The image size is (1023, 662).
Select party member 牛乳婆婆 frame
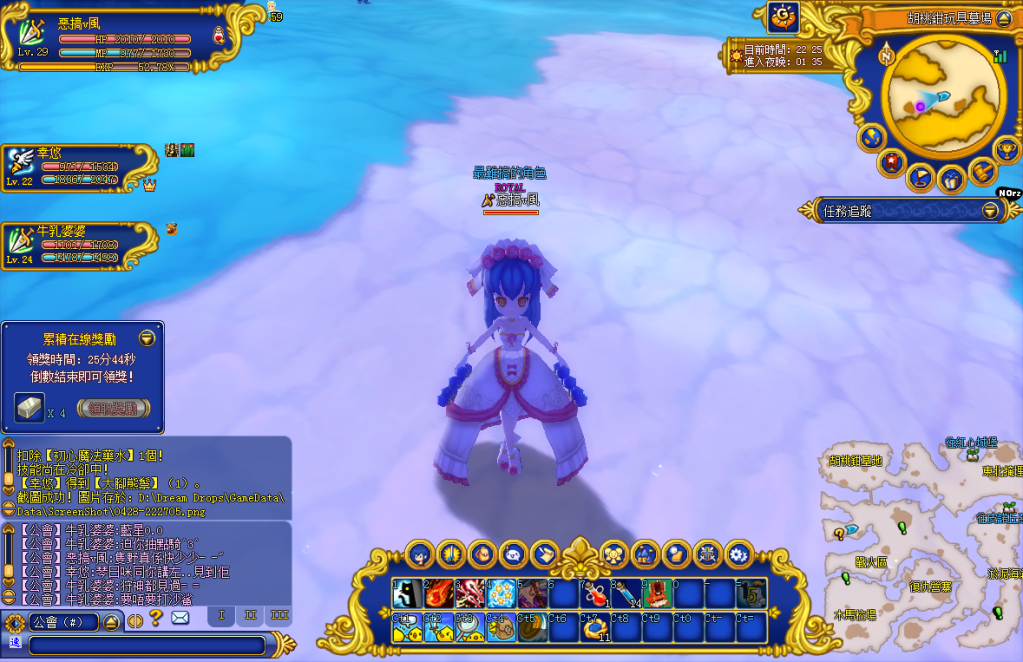point(80,245)
